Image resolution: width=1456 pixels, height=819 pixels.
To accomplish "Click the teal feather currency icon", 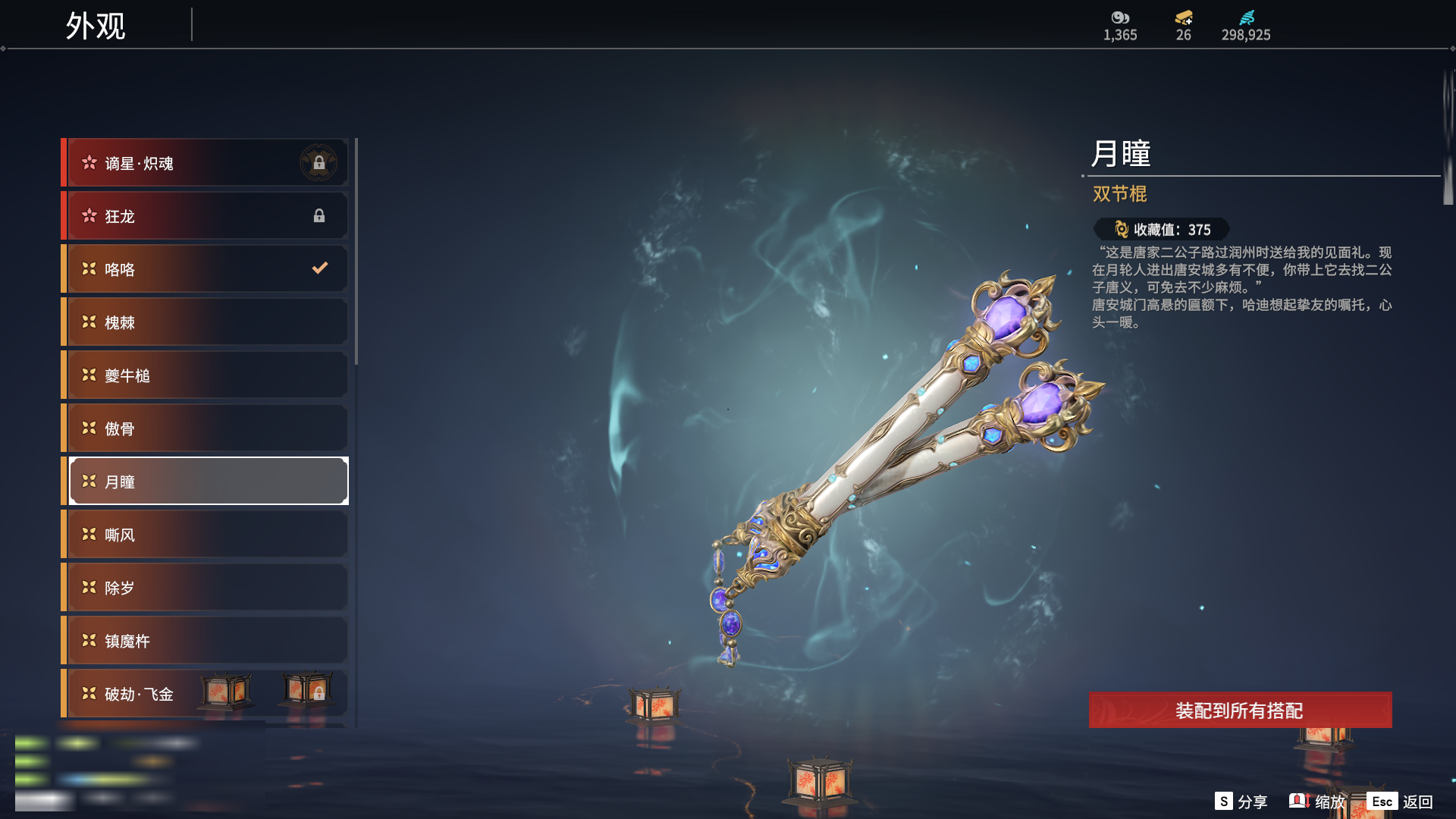I will point(1247,17).
